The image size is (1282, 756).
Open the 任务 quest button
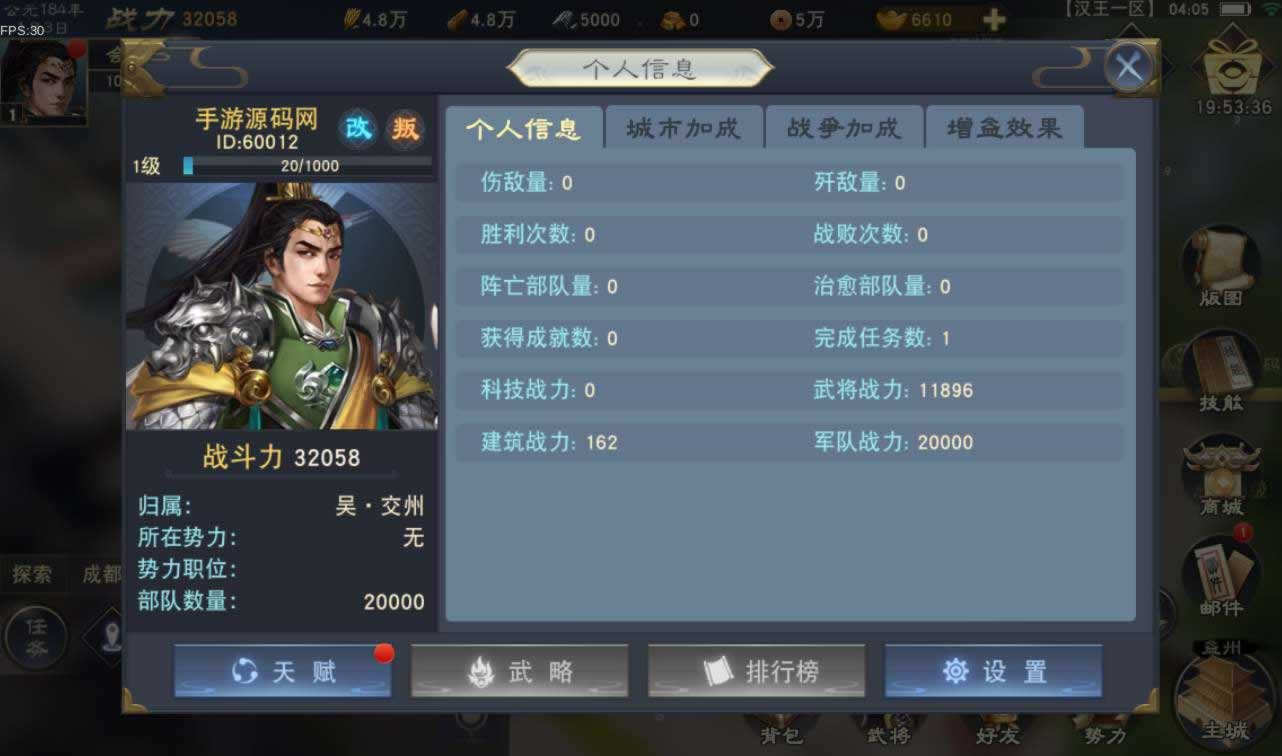[x=36, y=638]
